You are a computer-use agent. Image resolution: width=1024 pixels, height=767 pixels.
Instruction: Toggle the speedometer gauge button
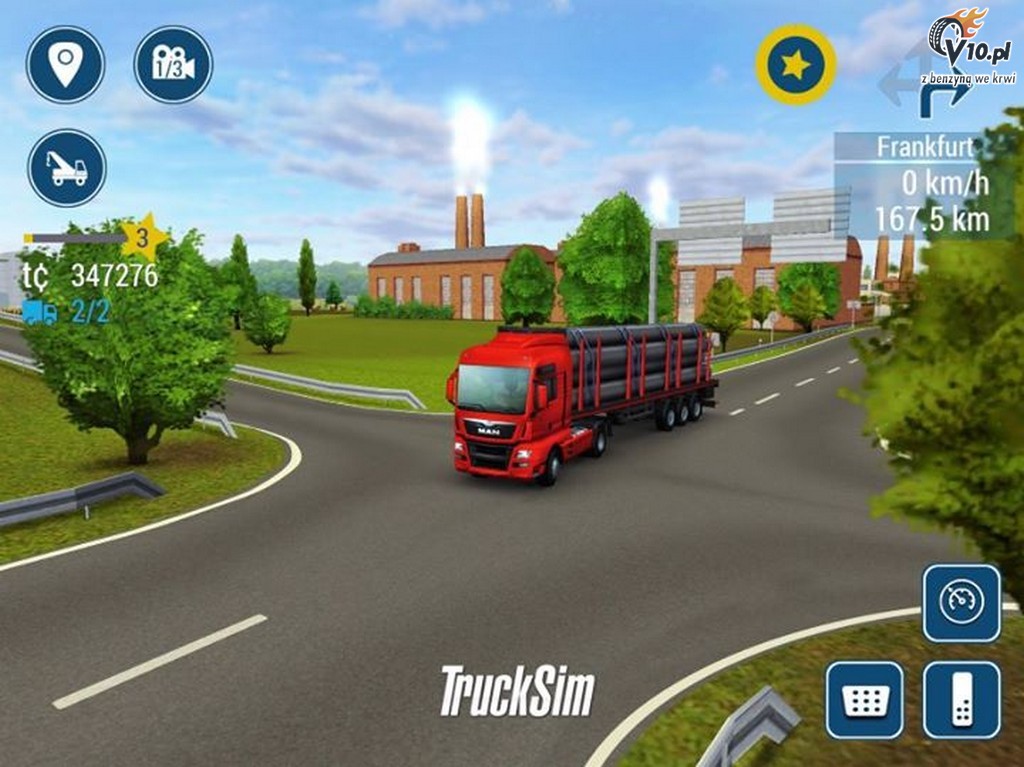click(x=961, y=603)
